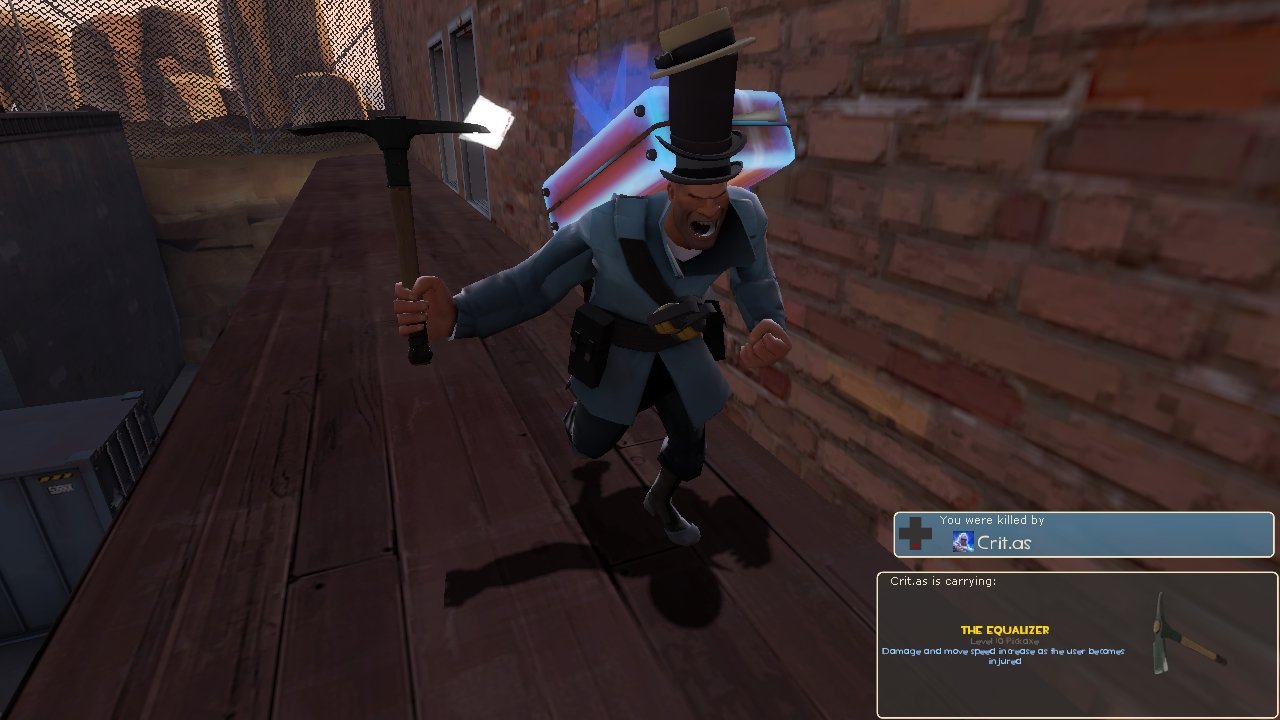Click Crit.as's avatar in the killer panel
The width and height of the screenshot is (1280, 720).
point(964,542)
